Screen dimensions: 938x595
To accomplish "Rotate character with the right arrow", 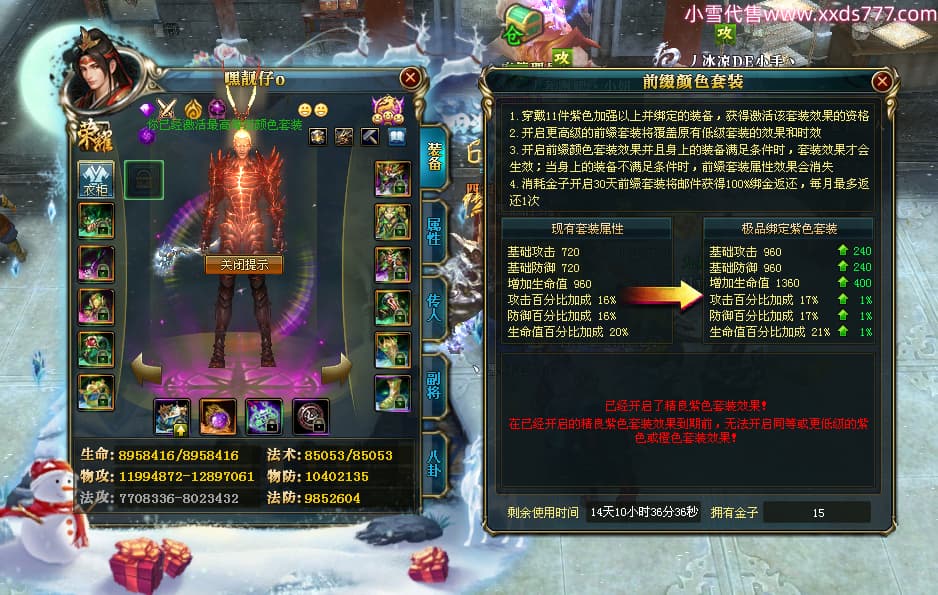I will point(337,369).
